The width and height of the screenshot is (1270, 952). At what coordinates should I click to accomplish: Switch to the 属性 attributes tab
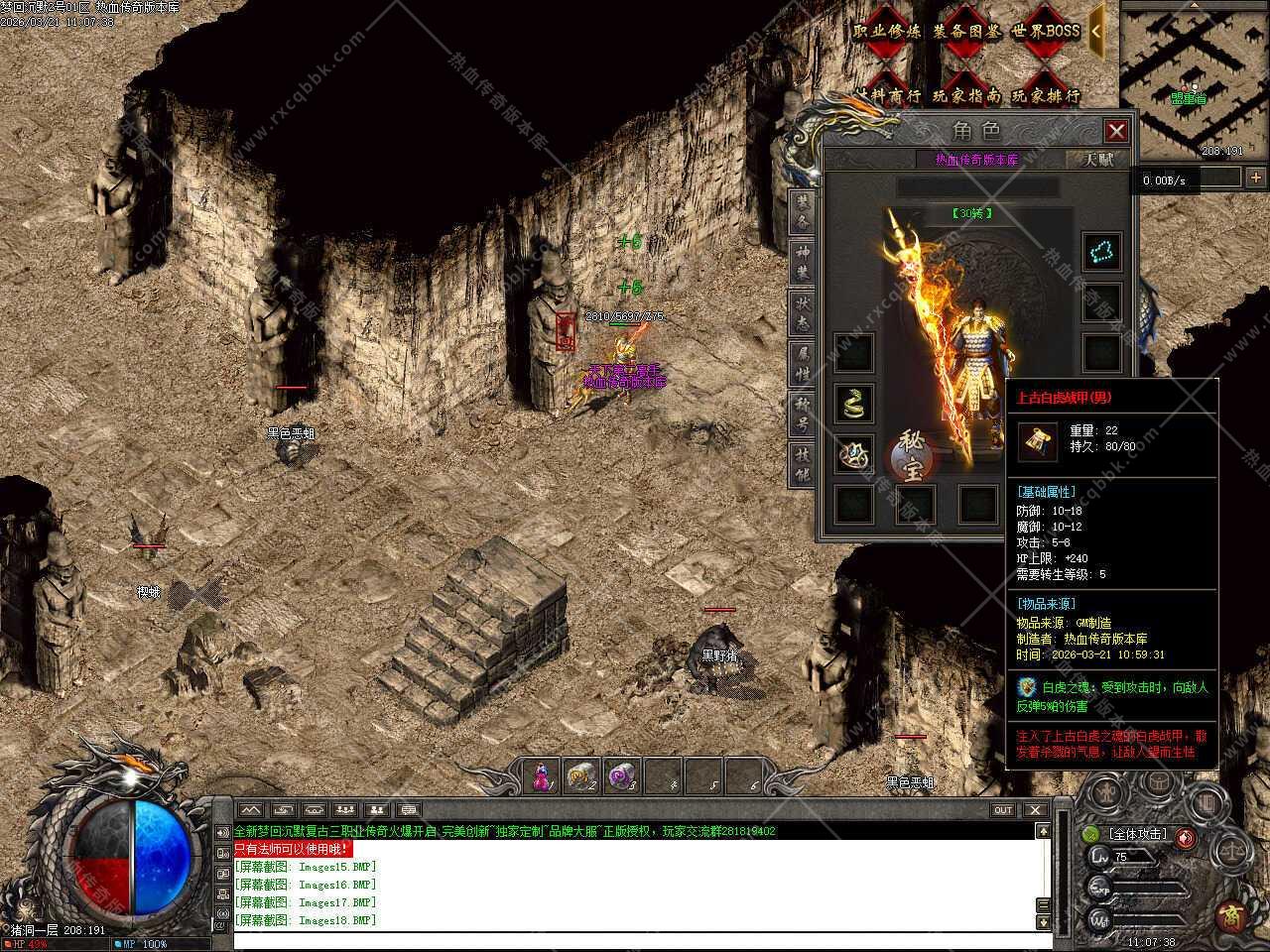(x=802, y=365)
